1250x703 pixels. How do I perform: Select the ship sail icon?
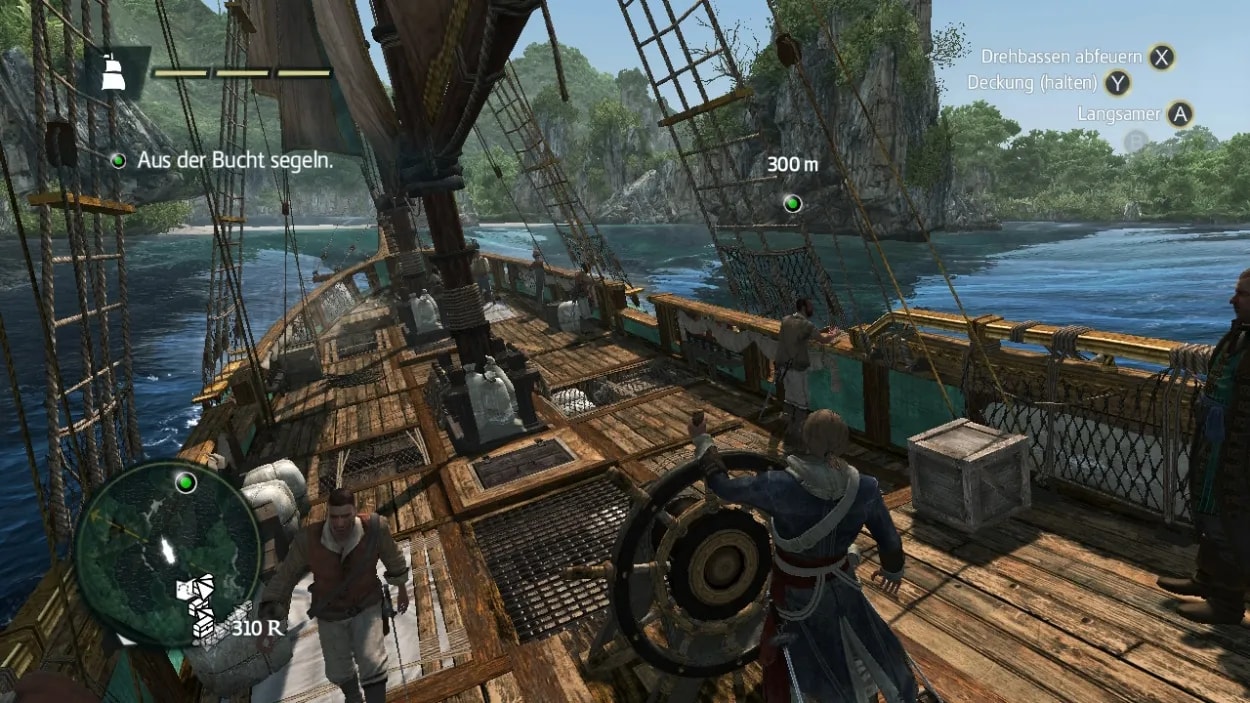click(x=114, y=73)
